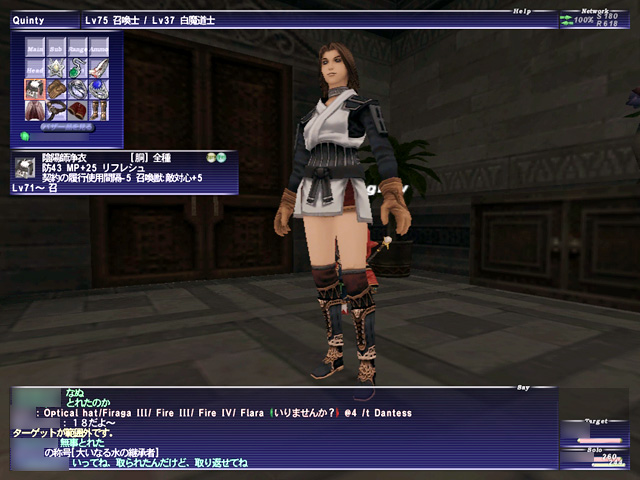Select the empty Sub weapon slot
This screenshot has height=480, width=640.
(56, 47)
